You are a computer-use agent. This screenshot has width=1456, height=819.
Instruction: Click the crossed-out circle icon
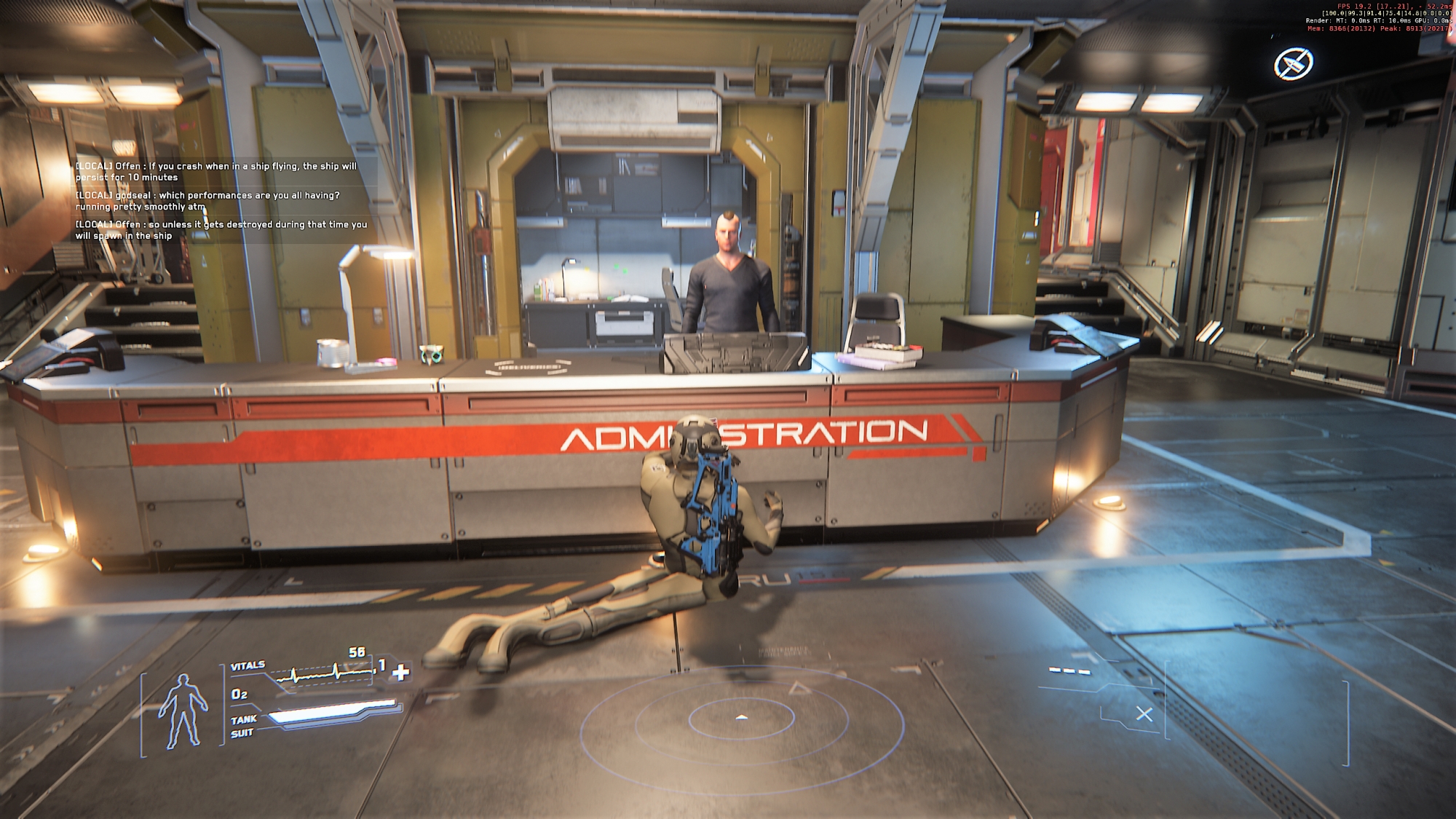point(1293,65)
